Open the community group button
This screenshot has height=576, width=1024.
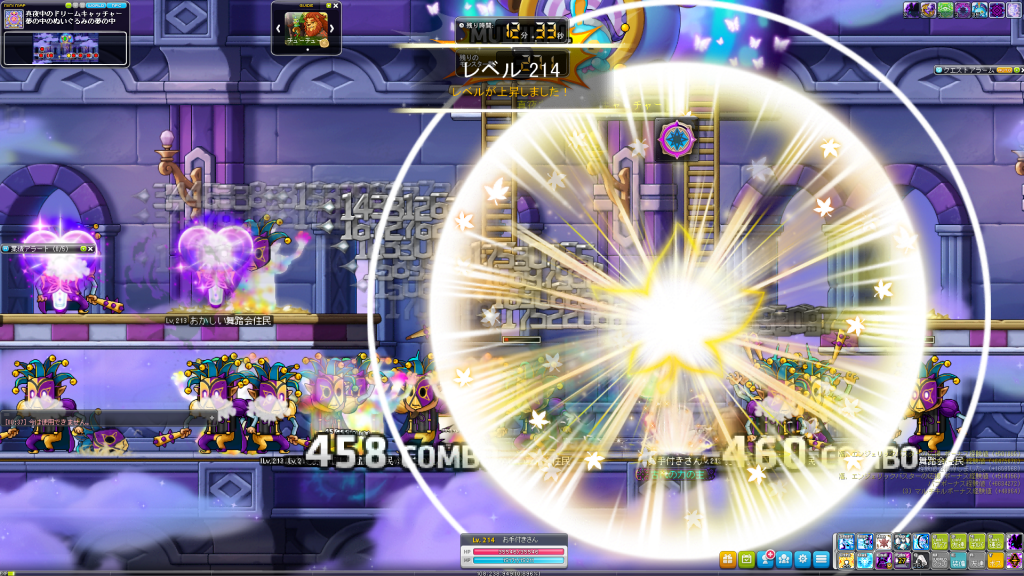(784, 557)
